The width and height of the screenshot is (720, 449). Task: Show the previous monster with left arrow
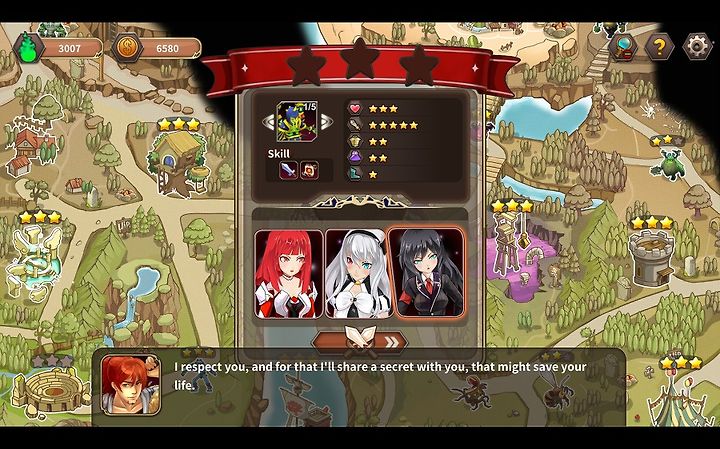269,121
